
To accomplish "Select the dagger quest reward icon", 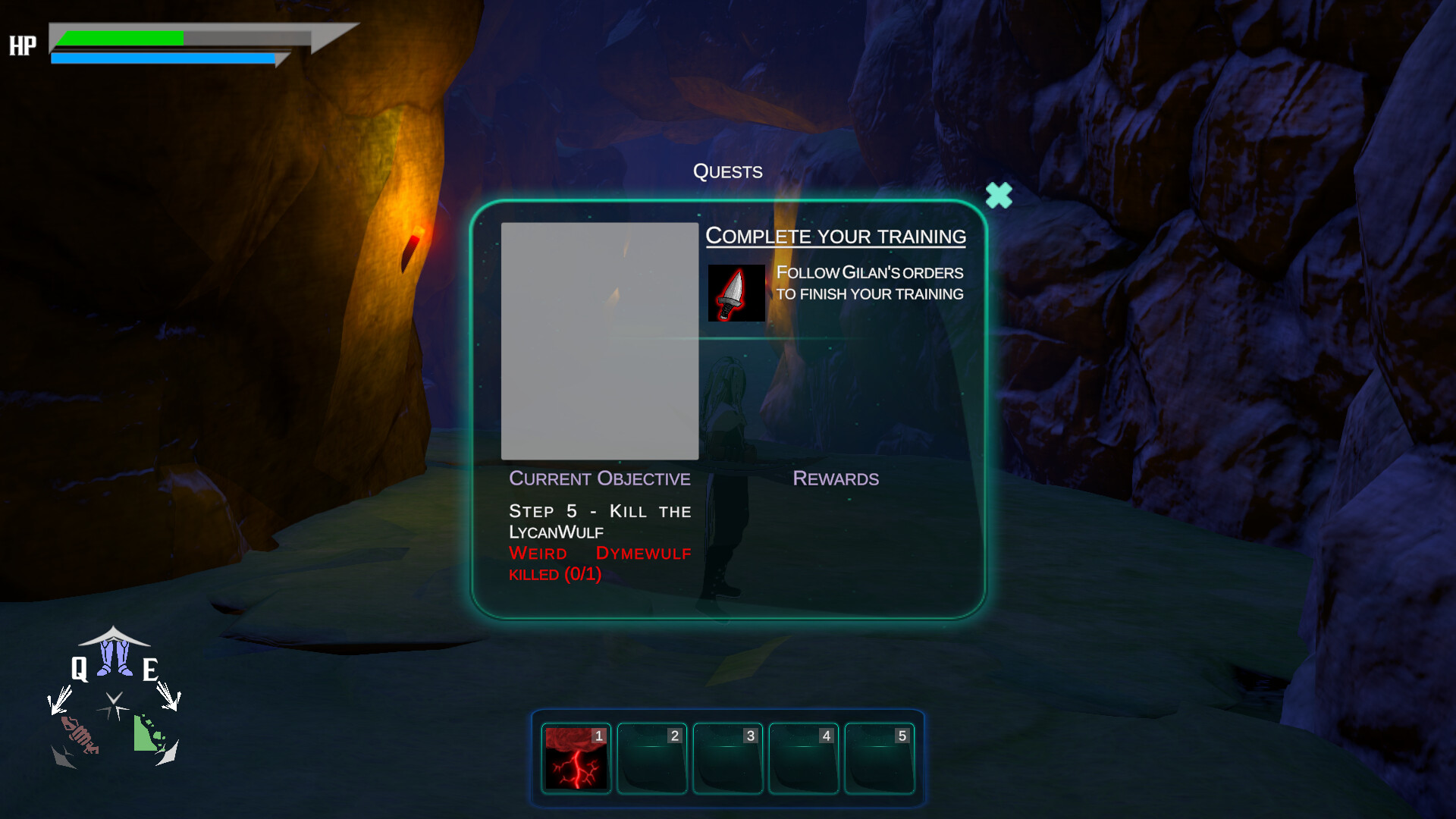I will [736, 294].
